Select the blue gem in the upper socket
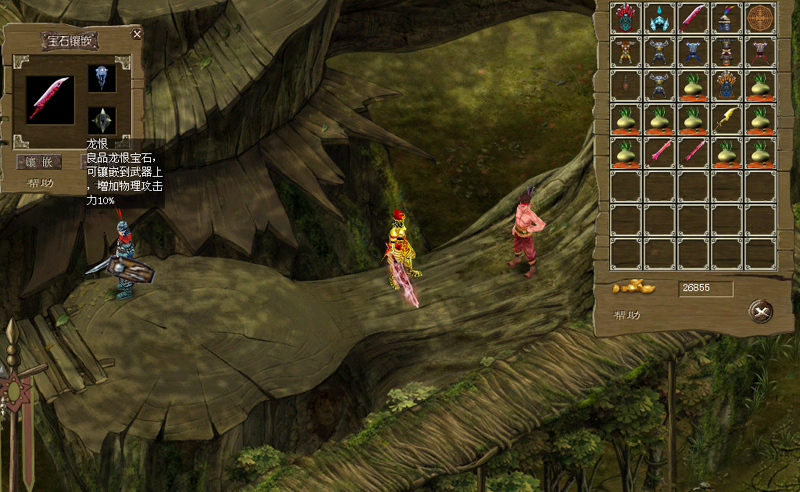 coord(102,78)
